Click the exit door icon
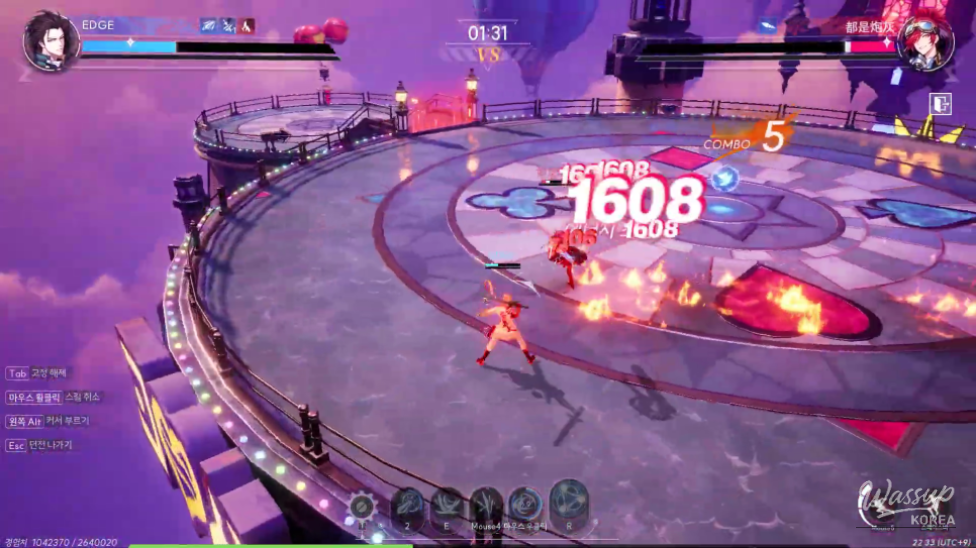The image size is (976, 548). 939,104
